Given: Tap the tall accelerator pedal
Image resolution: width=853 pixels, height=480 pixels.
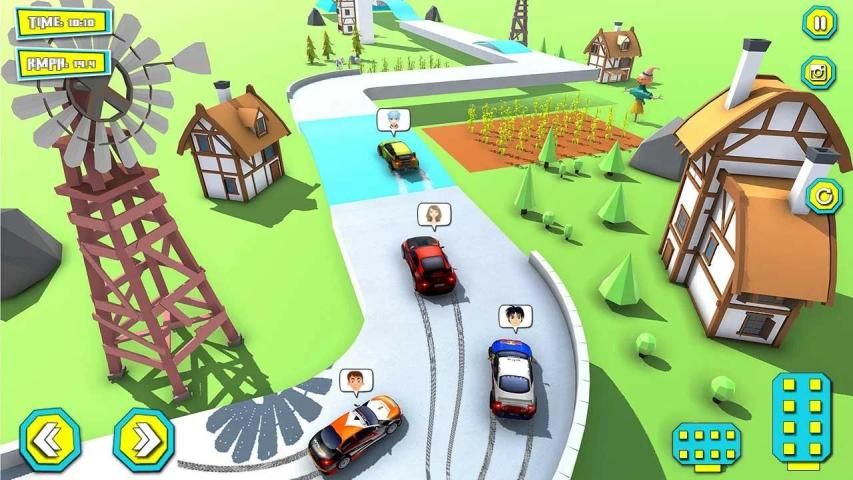Looking at the screenshot, I should [802, 419].
